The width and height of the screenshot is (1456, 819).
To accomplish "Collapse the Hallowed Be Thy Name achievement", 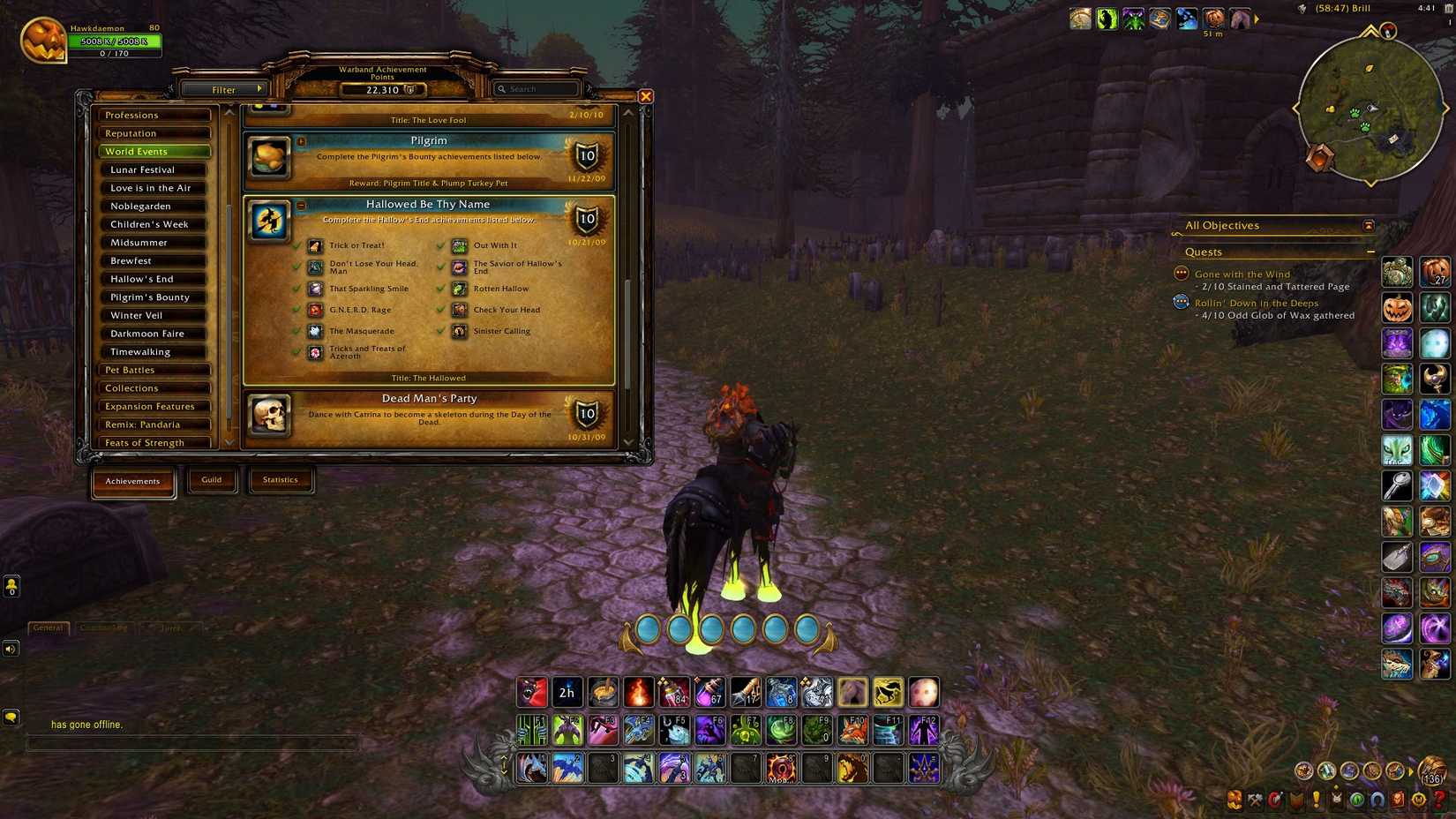I will [x=300, y=205].
